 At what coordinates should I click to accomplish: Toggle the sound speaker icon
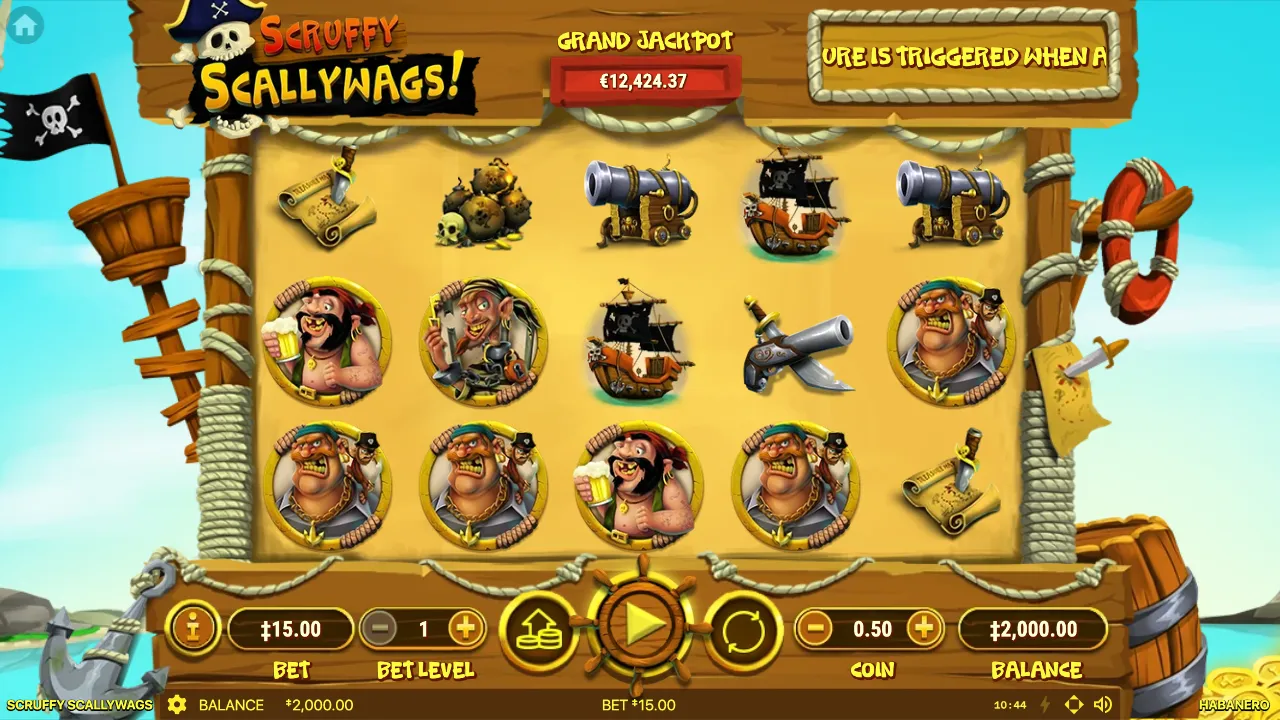tap(1103, 705)
